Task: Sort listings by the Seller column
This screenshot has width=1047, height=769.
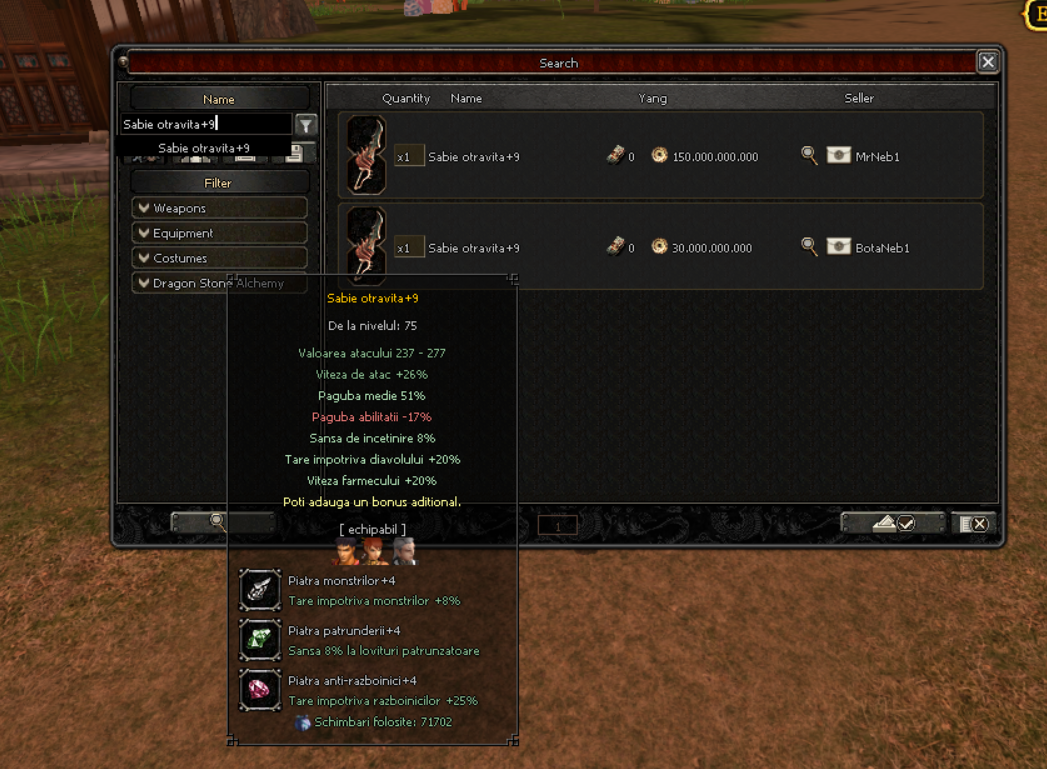Action: coord(858,98)
